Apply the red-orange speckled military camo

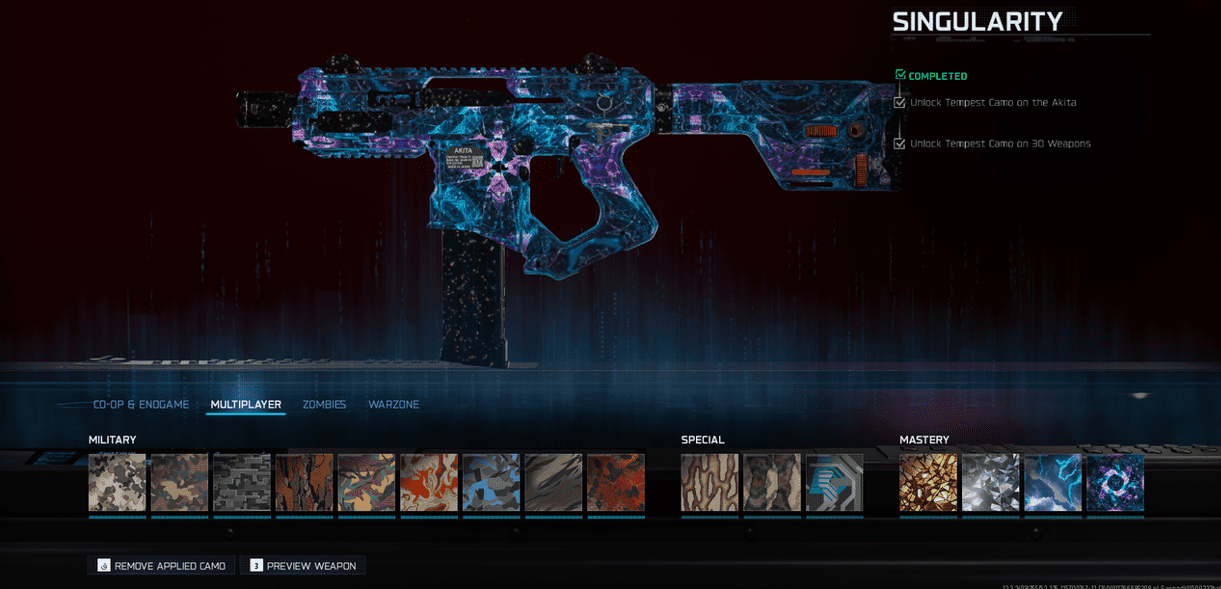(x=616, y=483)
